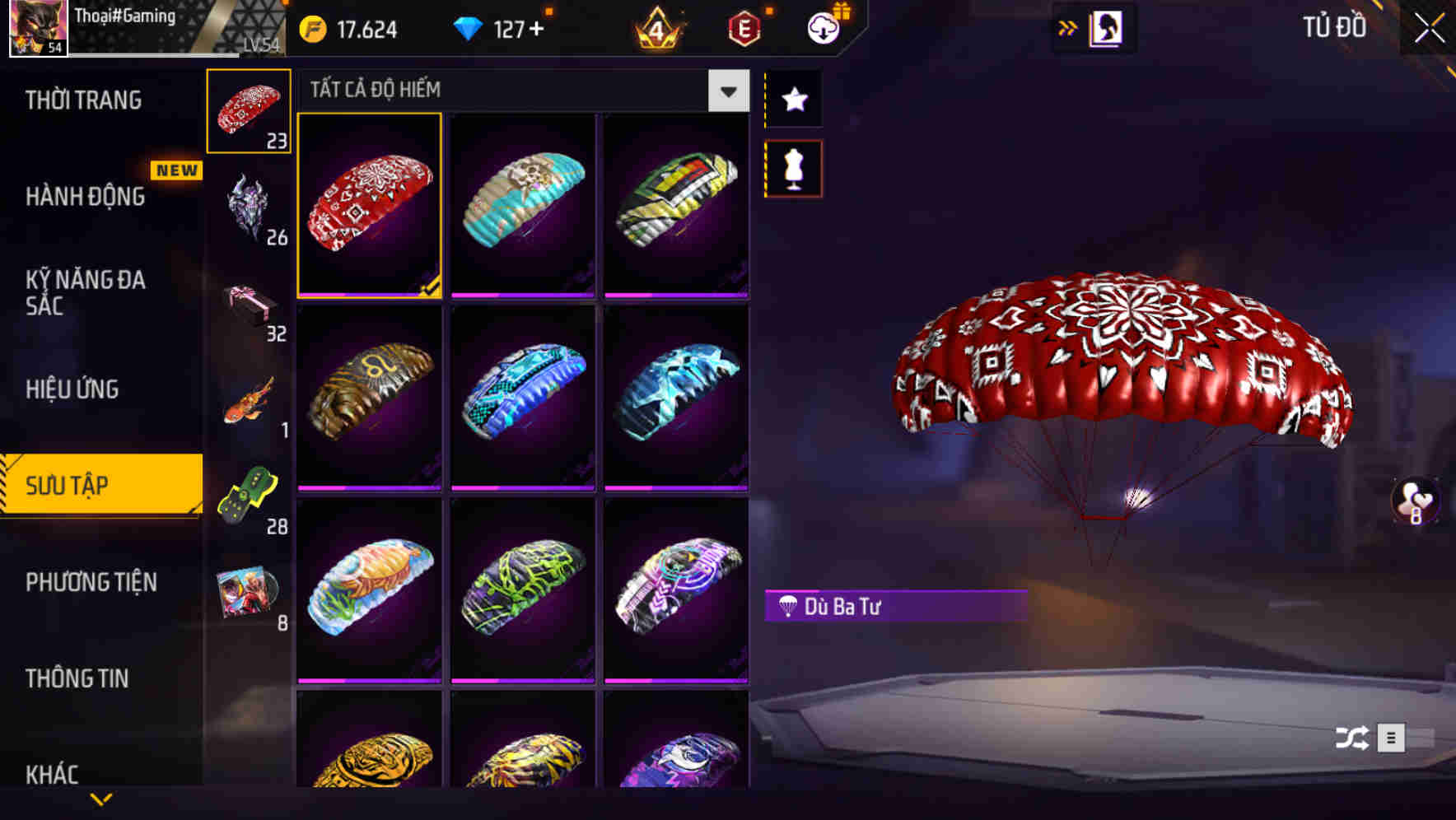Click the double-arrow collapse chevrons near top right

click(x=1068, y=27)
